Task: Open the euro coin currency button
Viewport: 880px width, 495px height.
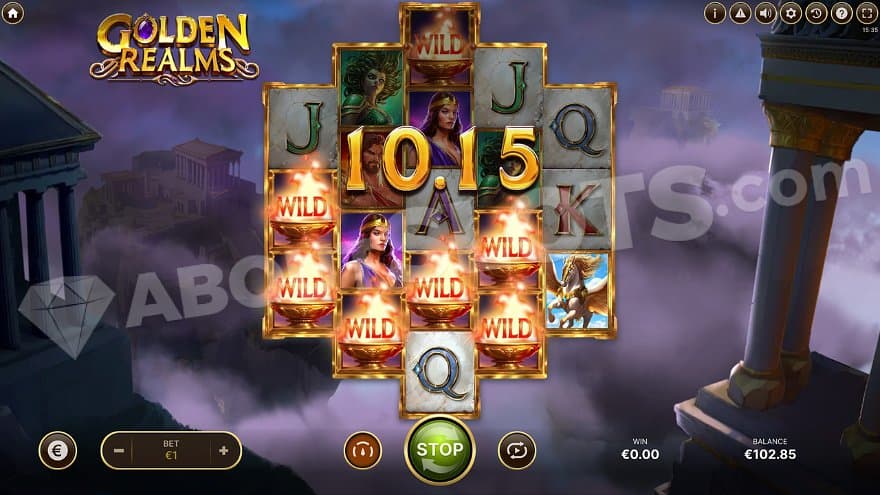Action: click(58, 450)
